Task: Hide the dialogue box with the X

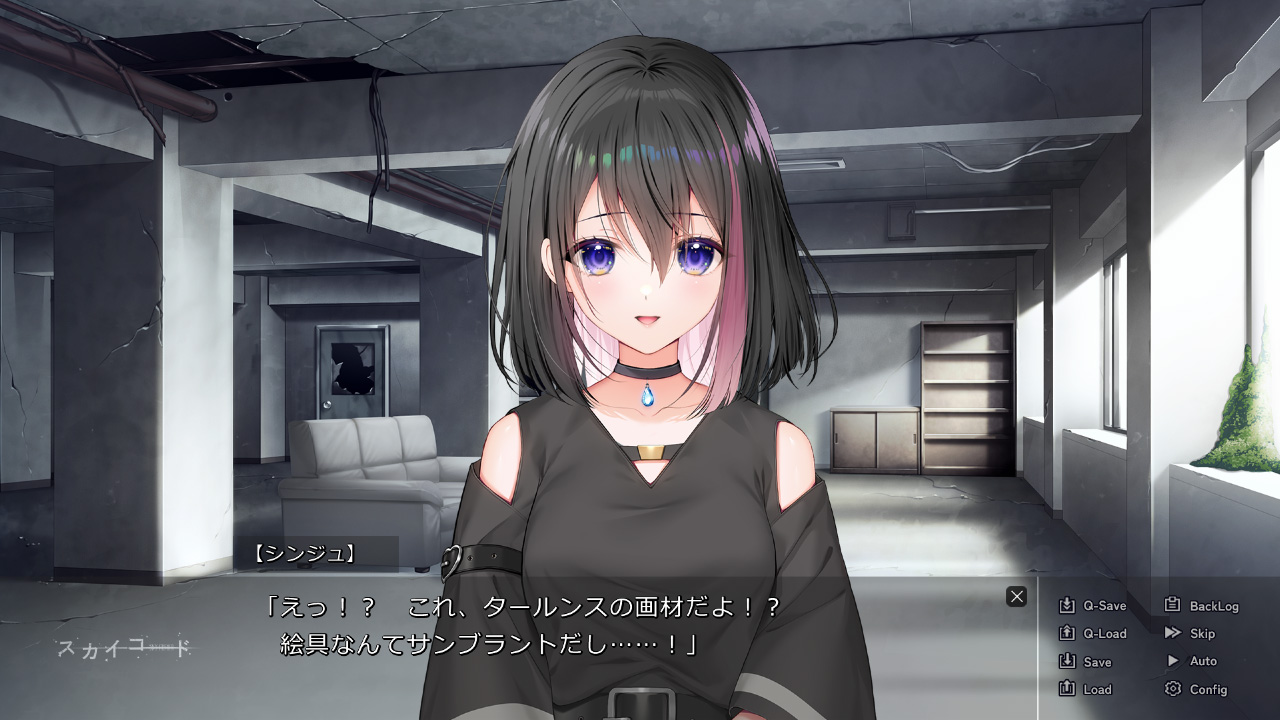Action: [1017, 597]
